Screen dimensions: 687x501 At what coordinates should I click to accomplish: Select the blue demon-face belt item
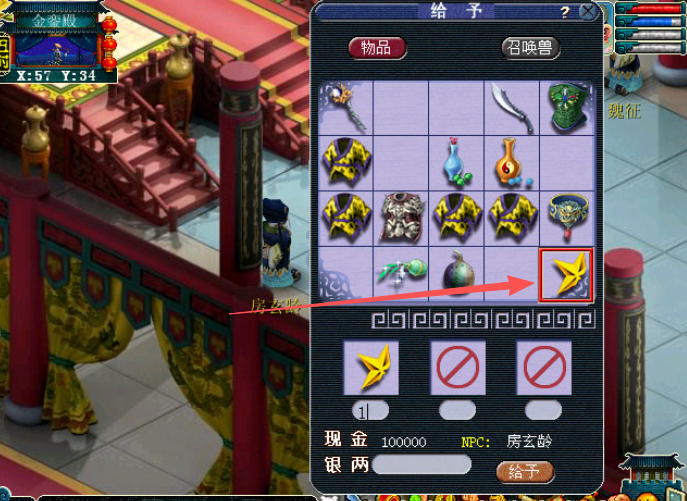[568, 217]
